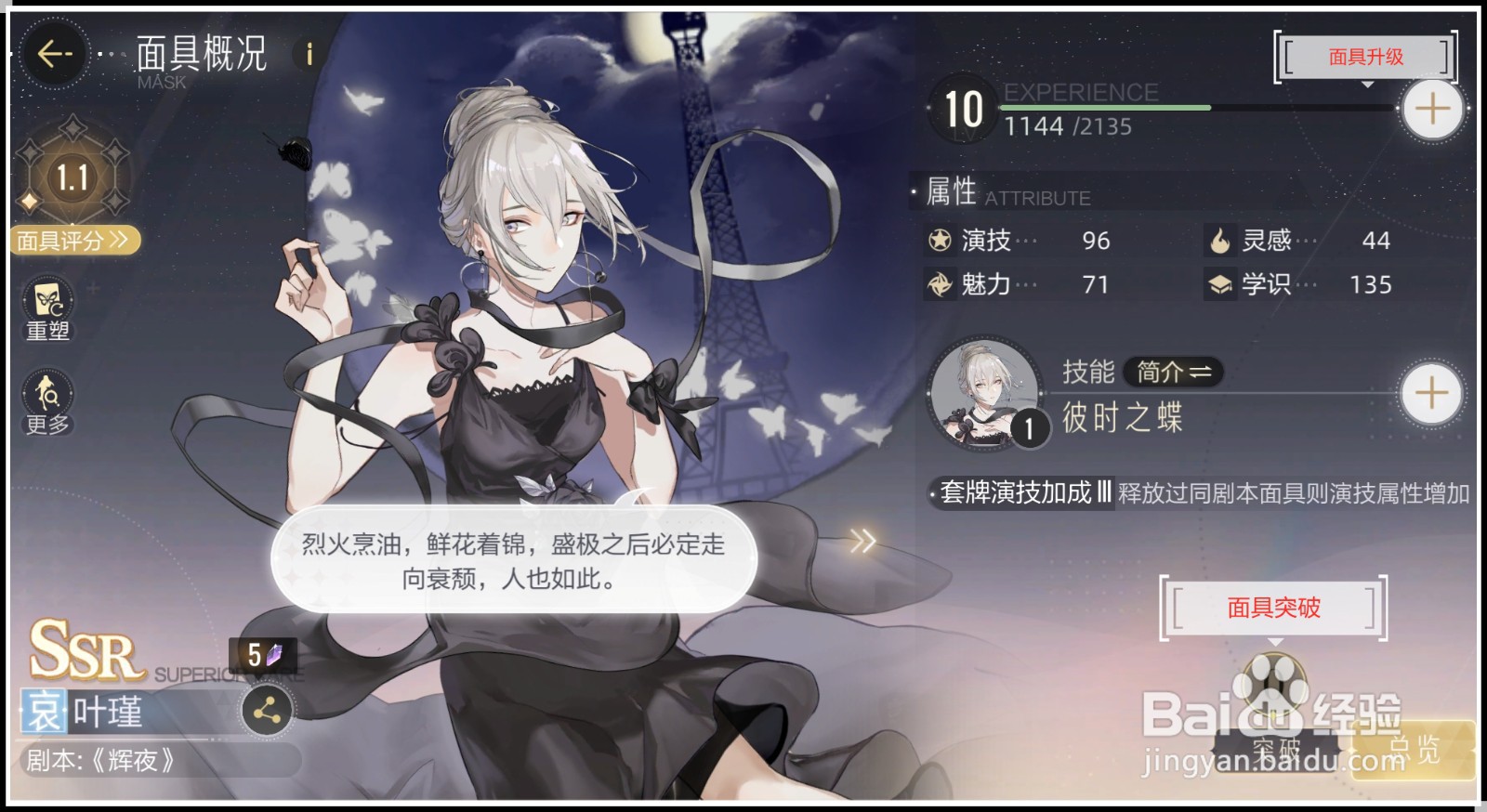Open the info "i" icon beside 面具概况
This screenshot has height=812, width=1487.
click(307, 53)
